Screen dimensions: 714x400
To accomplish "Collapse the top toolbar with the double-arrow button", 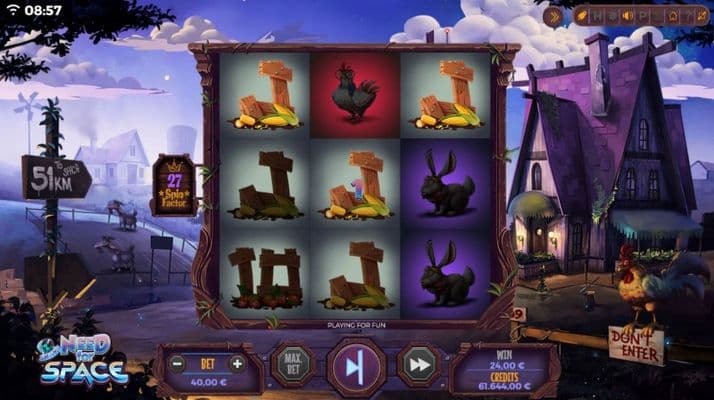I will click(553, 16).
